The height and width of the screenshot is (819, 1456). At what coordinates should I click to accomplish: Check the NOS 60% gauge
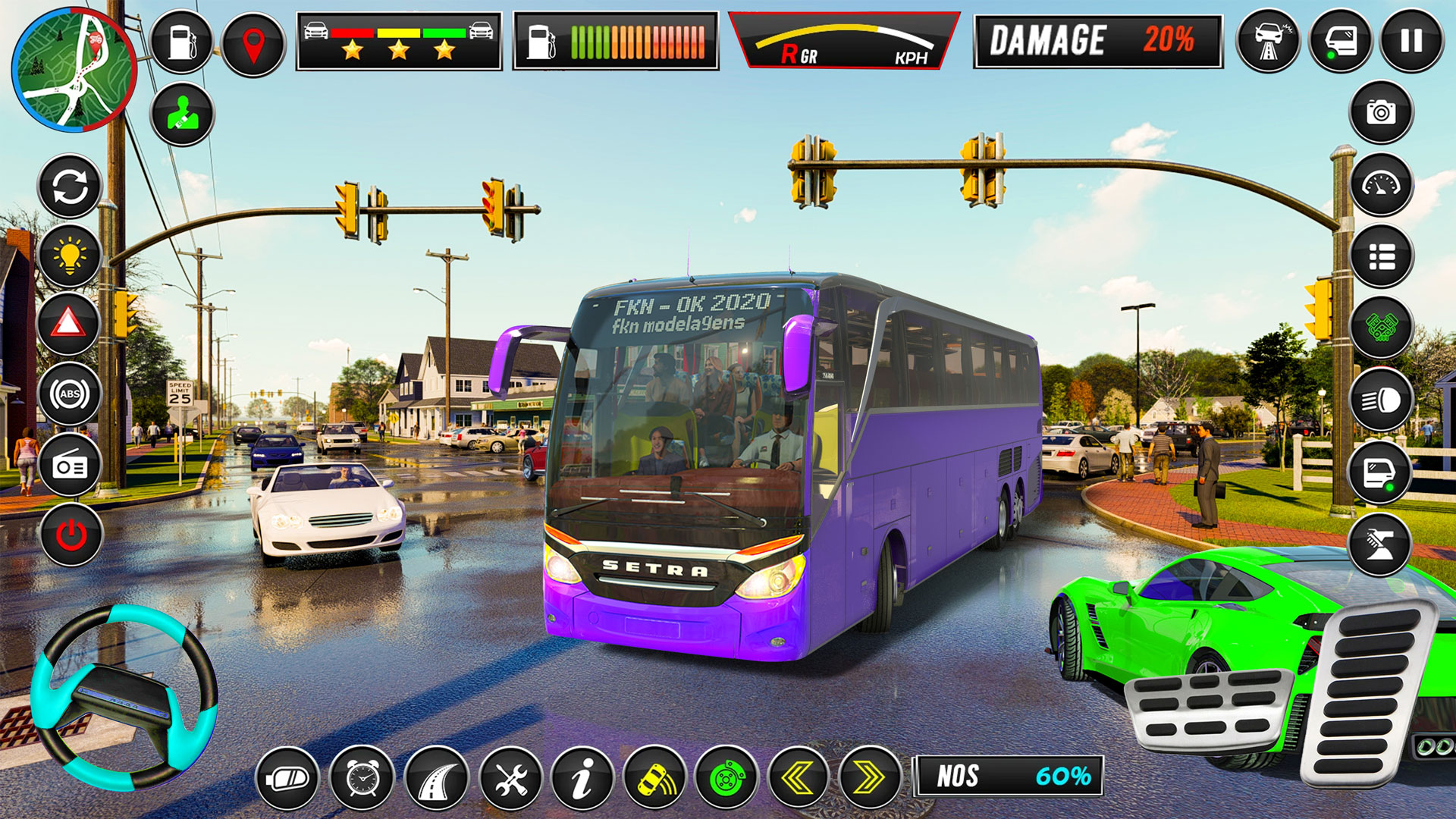(x=1009, y=777)
